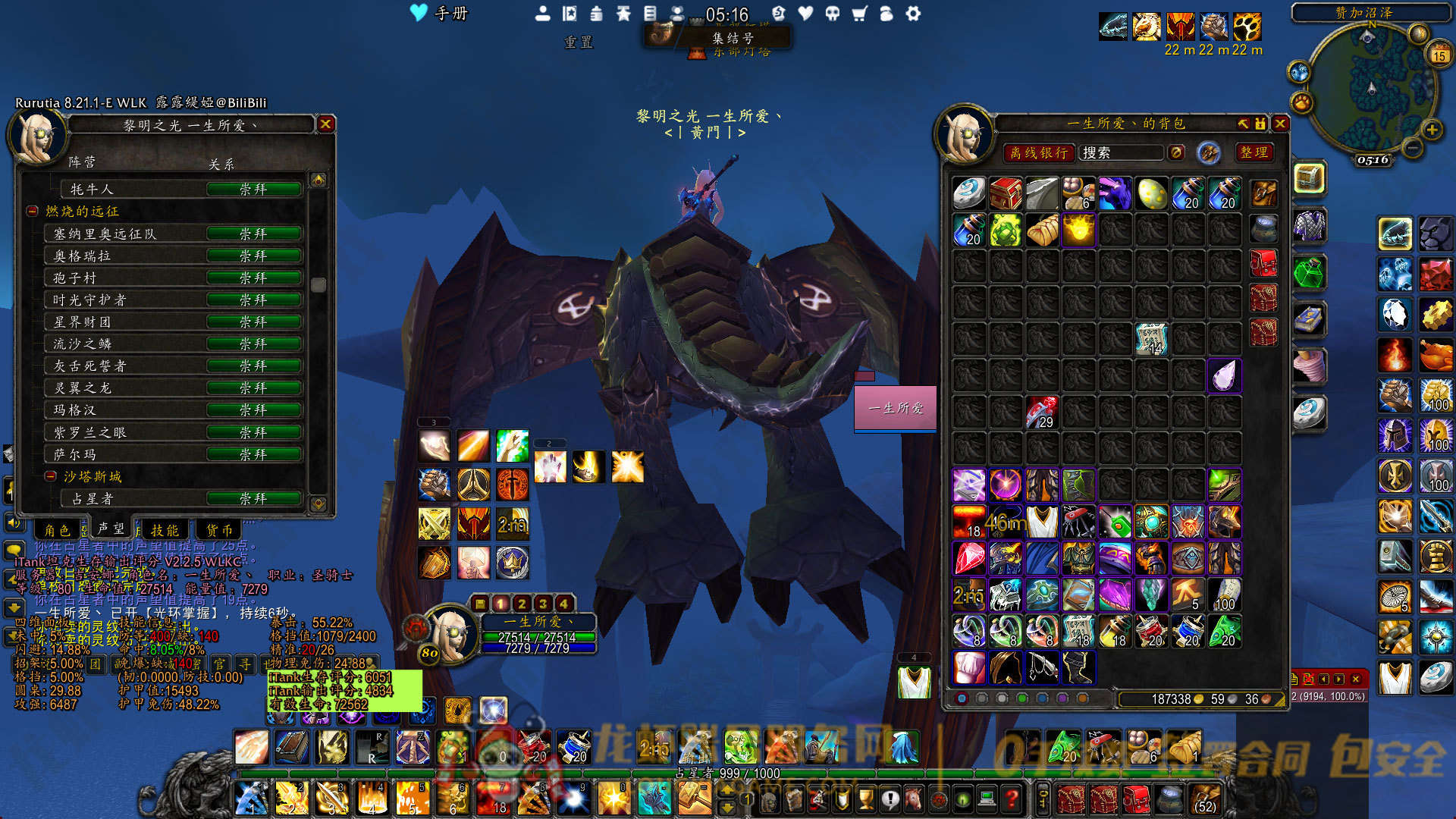Open the gear settings icon in the top bar
1456x819 pixels.
coord(913,14)
